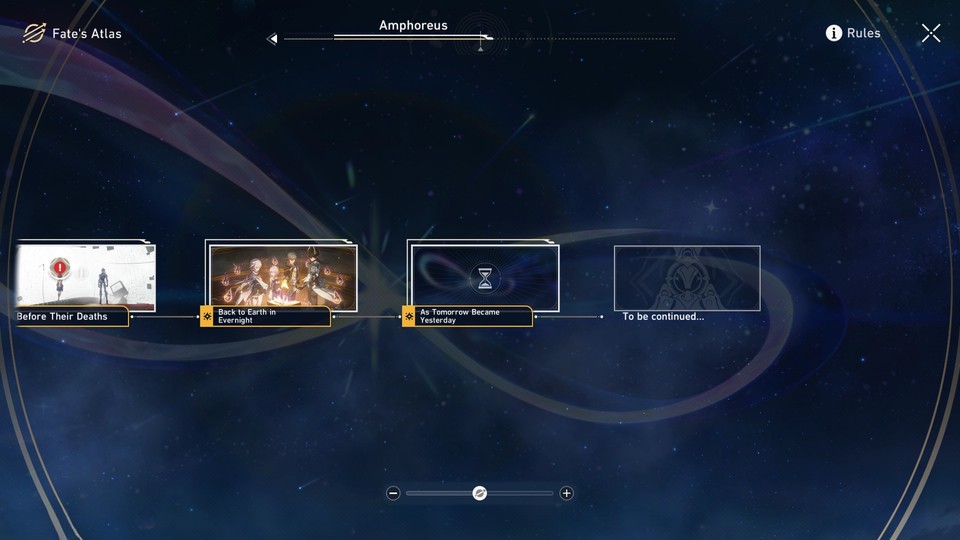Go to the previous world arrow

[272, 39]
